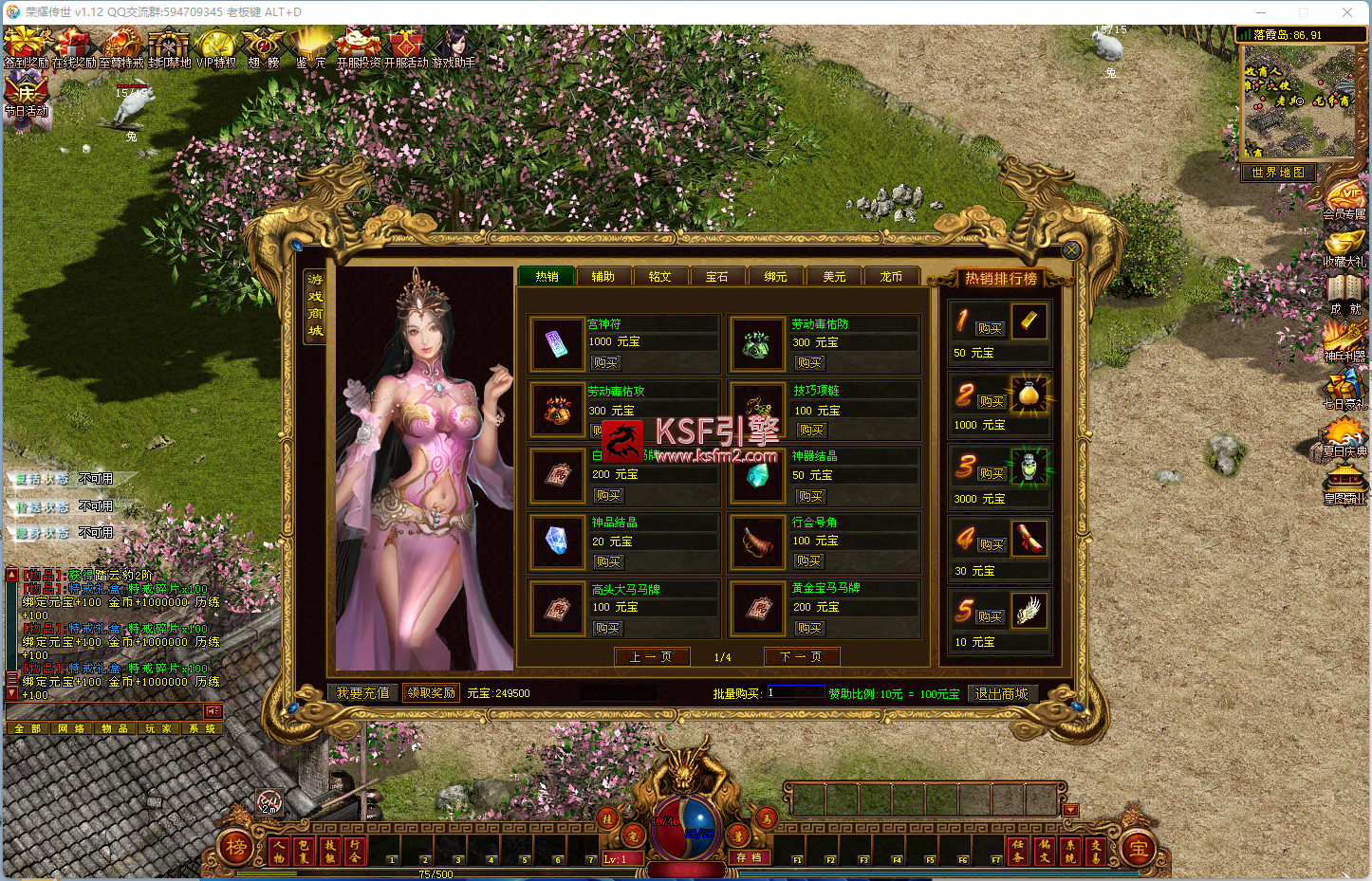The width and height of the screenshot is (1372, 881).
Task: Buy the rank 1 hot-selling item
Action: (990, 328)
